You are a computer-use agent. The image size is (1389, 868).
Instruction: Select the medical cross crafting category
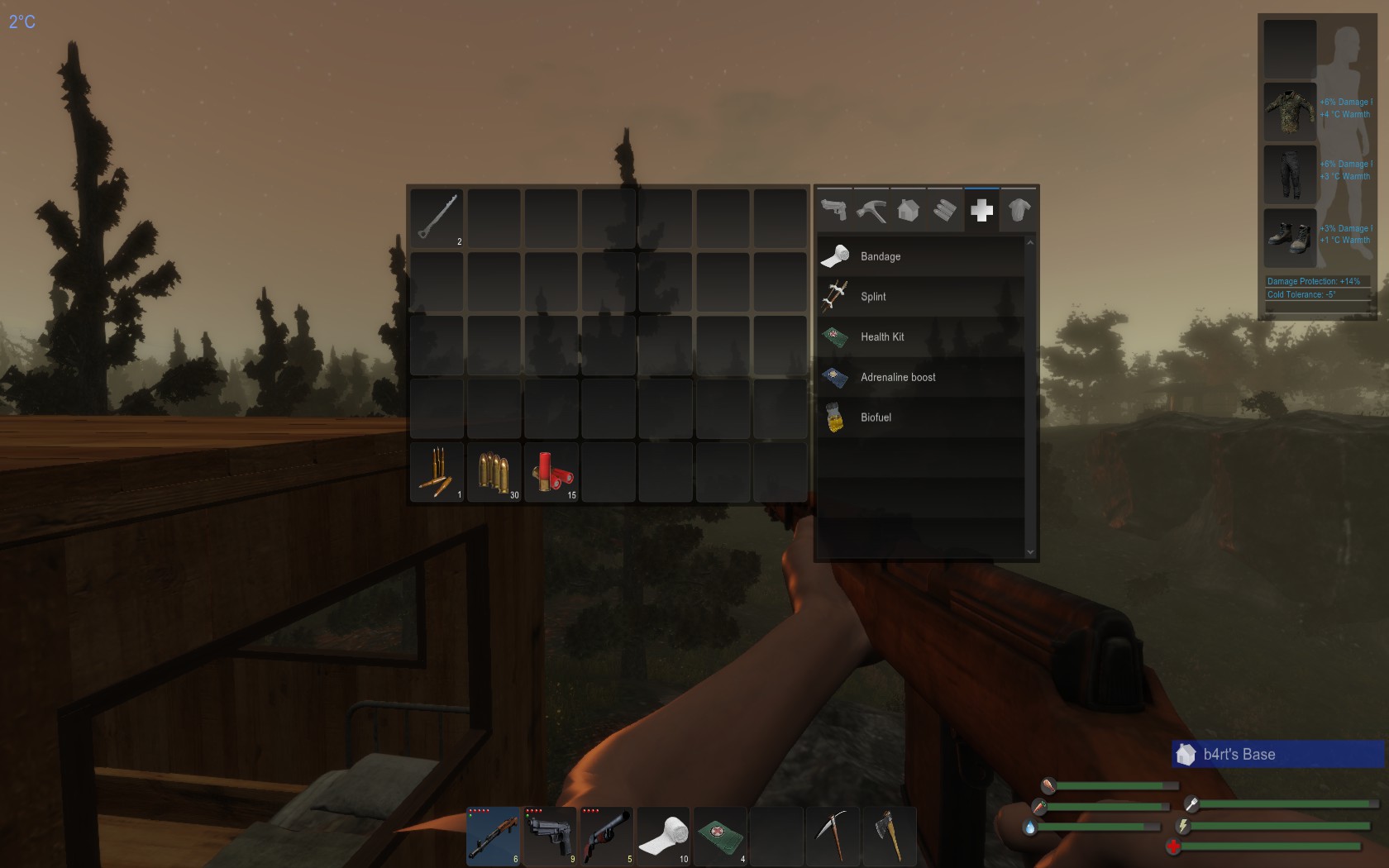981,211
